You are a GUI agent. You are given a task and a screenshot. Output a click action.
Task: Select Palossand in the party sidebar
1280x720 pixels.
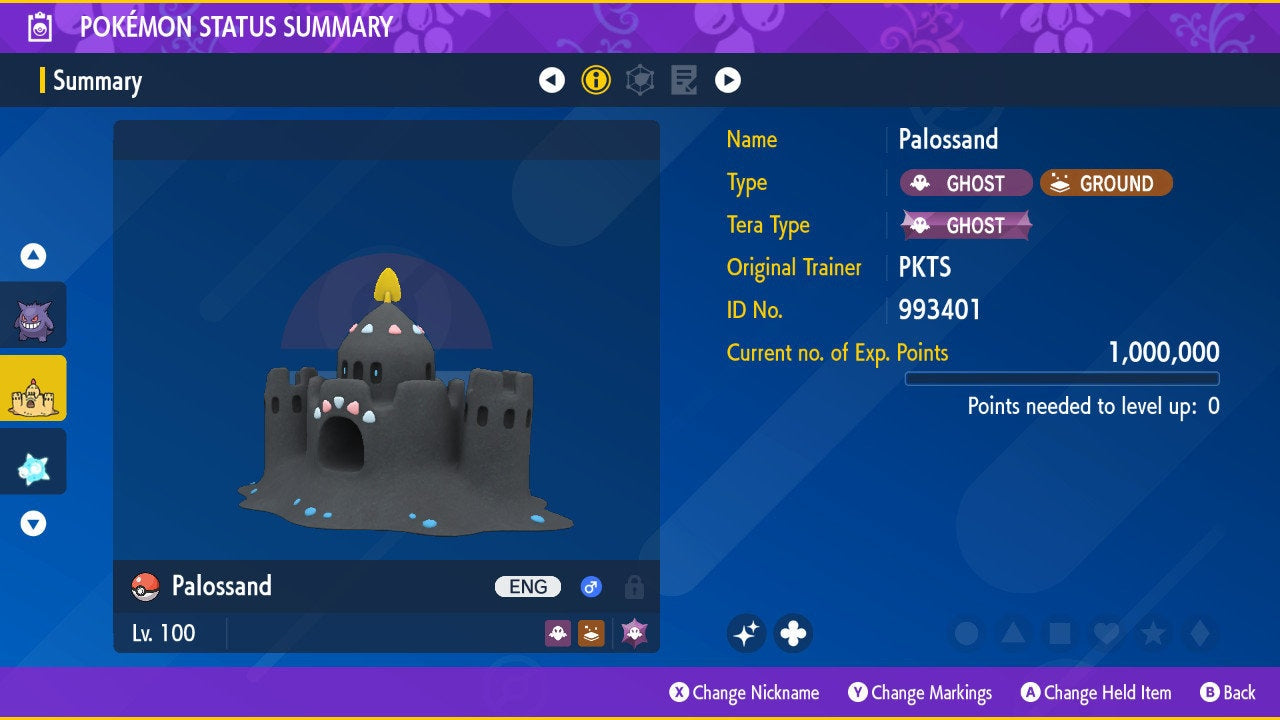33,388
